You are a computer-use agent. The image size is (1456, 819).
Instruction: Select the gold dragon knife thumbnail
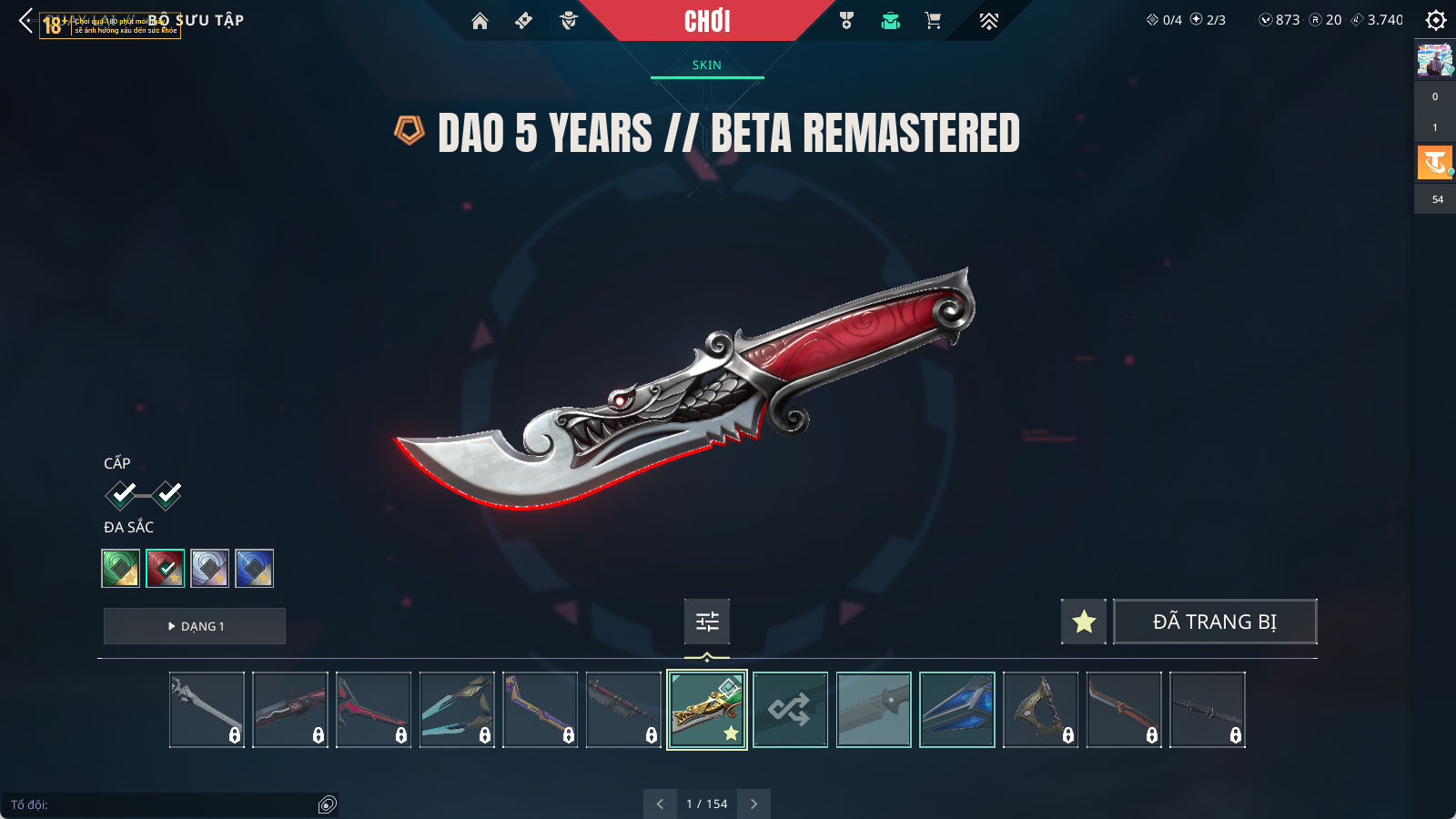point(707,710)
